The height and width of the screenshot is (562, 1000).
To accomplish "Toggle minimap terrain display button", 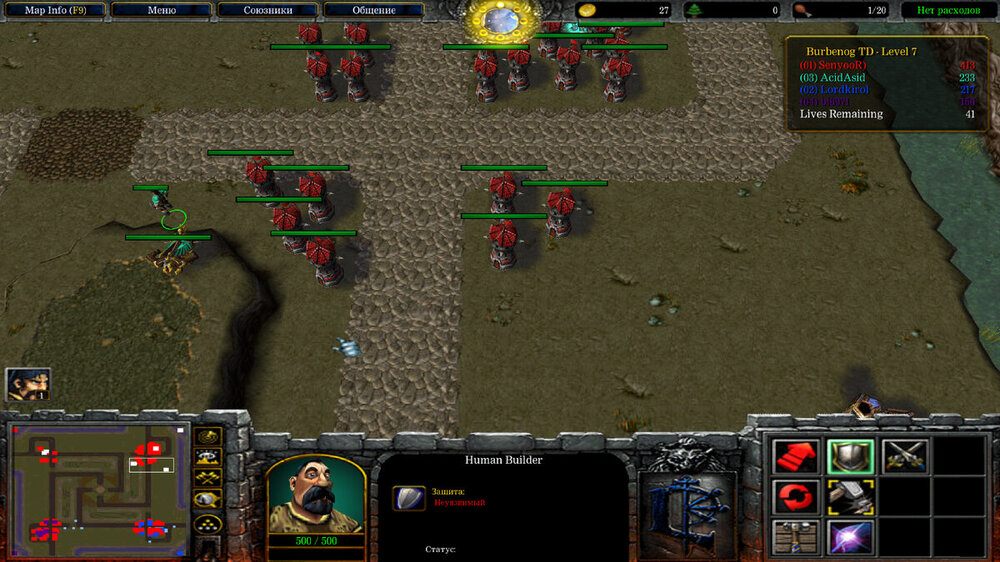I will pyautogui.click(x=208, y=458).
